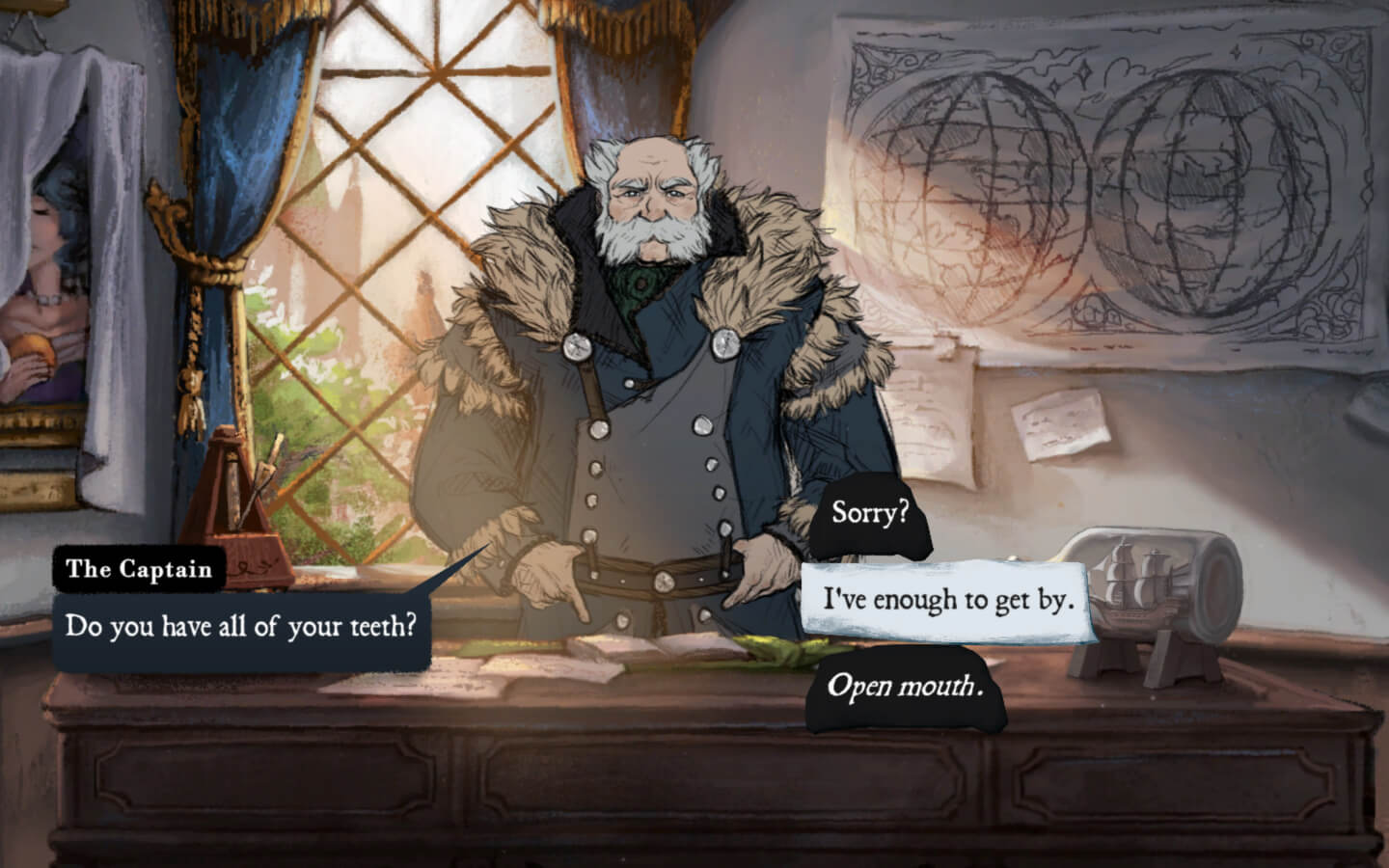Pick the "Open mouth." action option
The width and height of the screenshot is (1389, 868).
905,688
